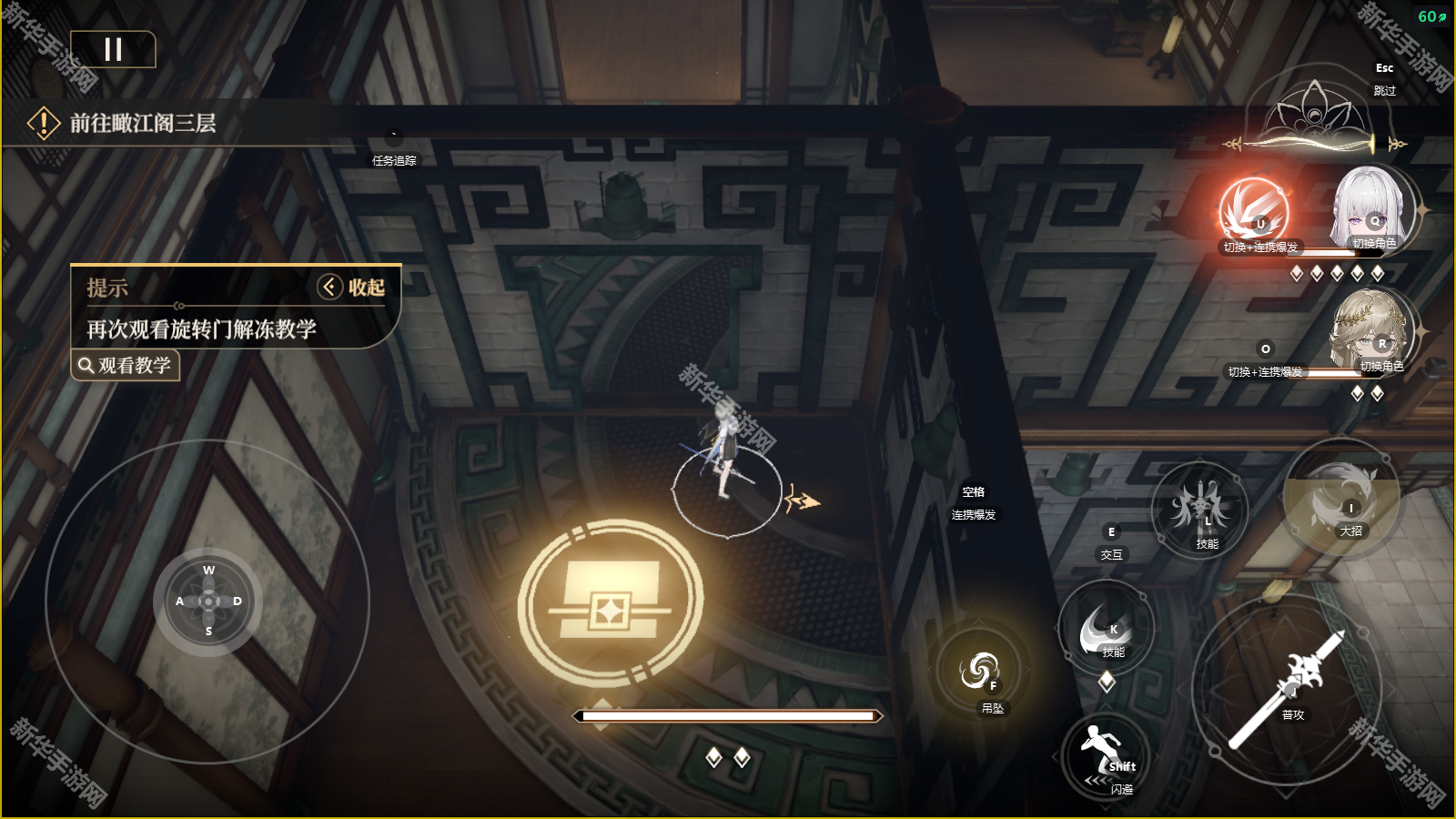Viewport: 1456px width, 819px height.
Task: Trigger the upper 技能 skill icon
Action: [x=1200, y=508]
